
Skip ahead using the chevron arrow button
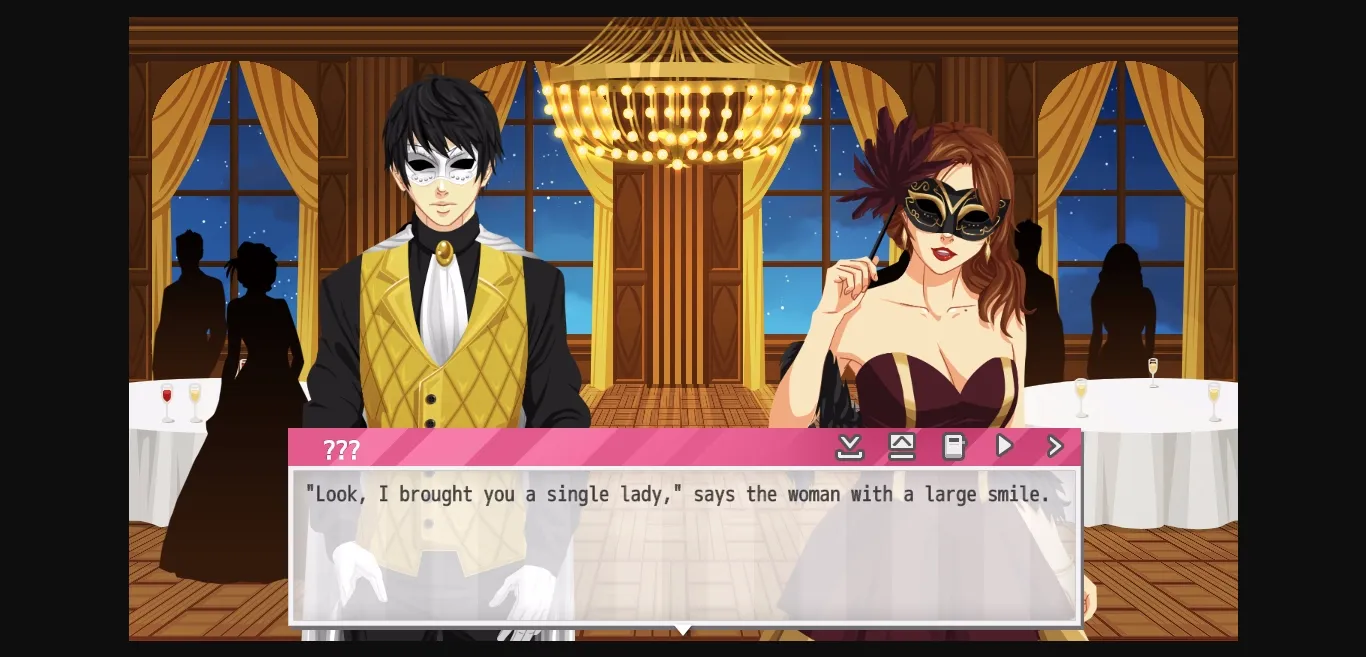1055,446
